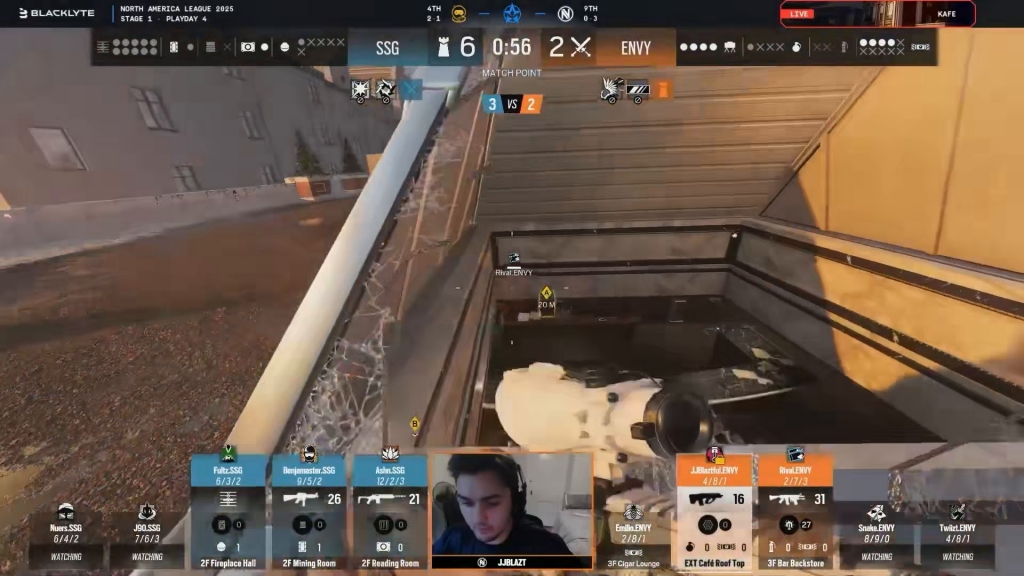Click the Blacklyte logo
The image size is (1024, 576).
[56, 13]
